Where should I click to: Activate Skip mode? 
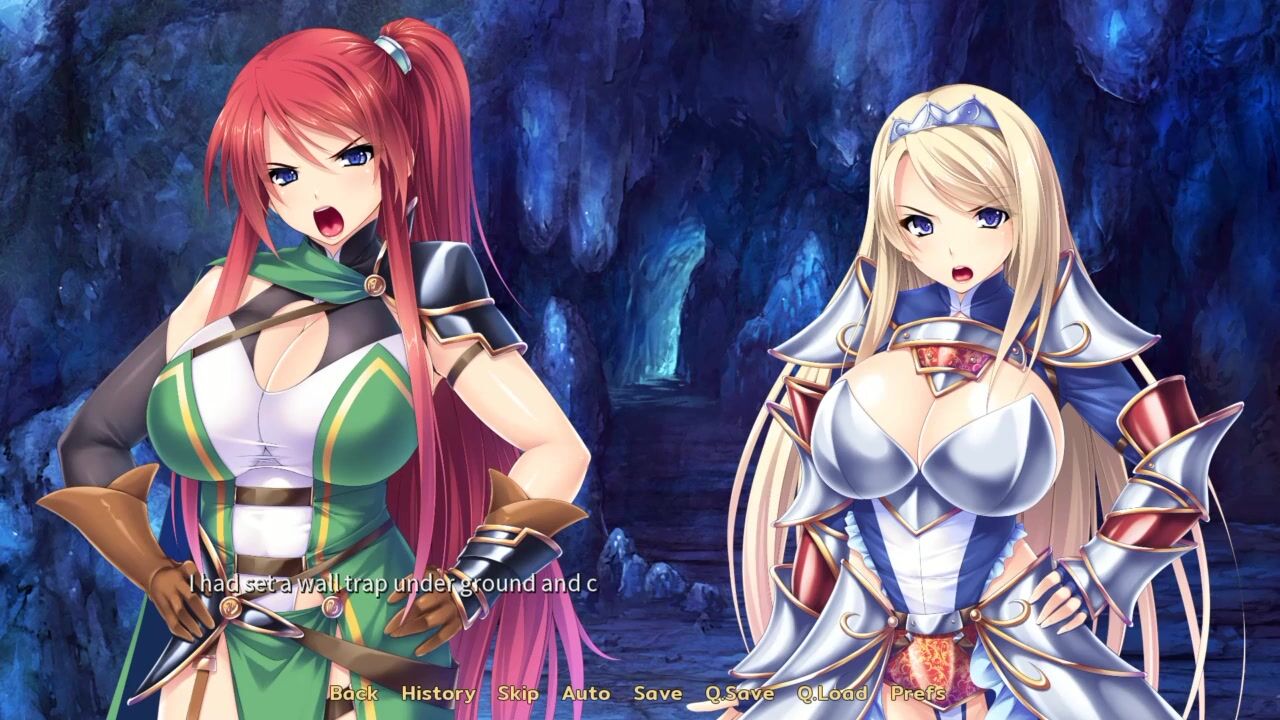tap(518, 692)
